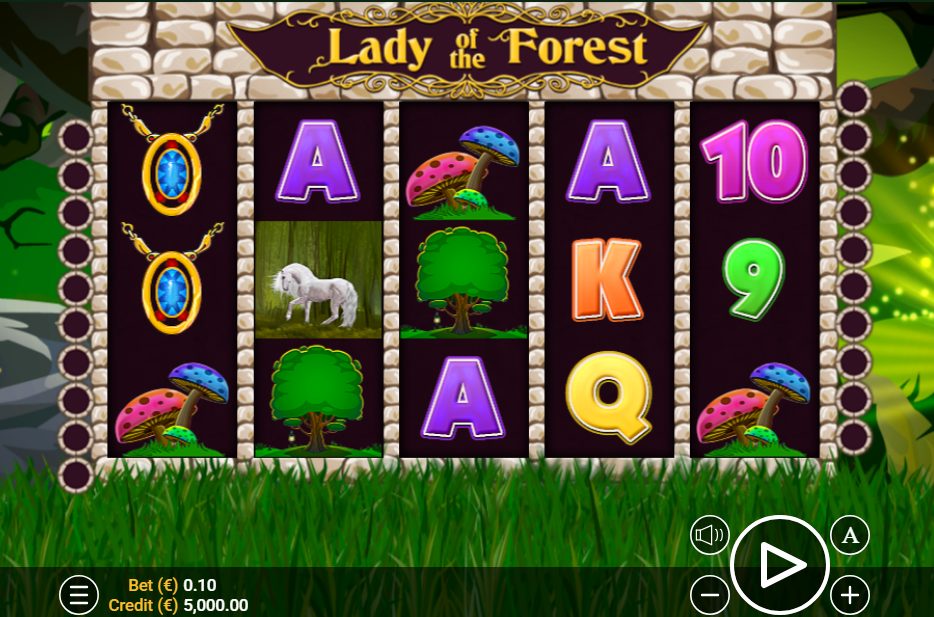Activate autoplay with the A button
The width and height of the screenshot is (934, 617).
(850, 536)
